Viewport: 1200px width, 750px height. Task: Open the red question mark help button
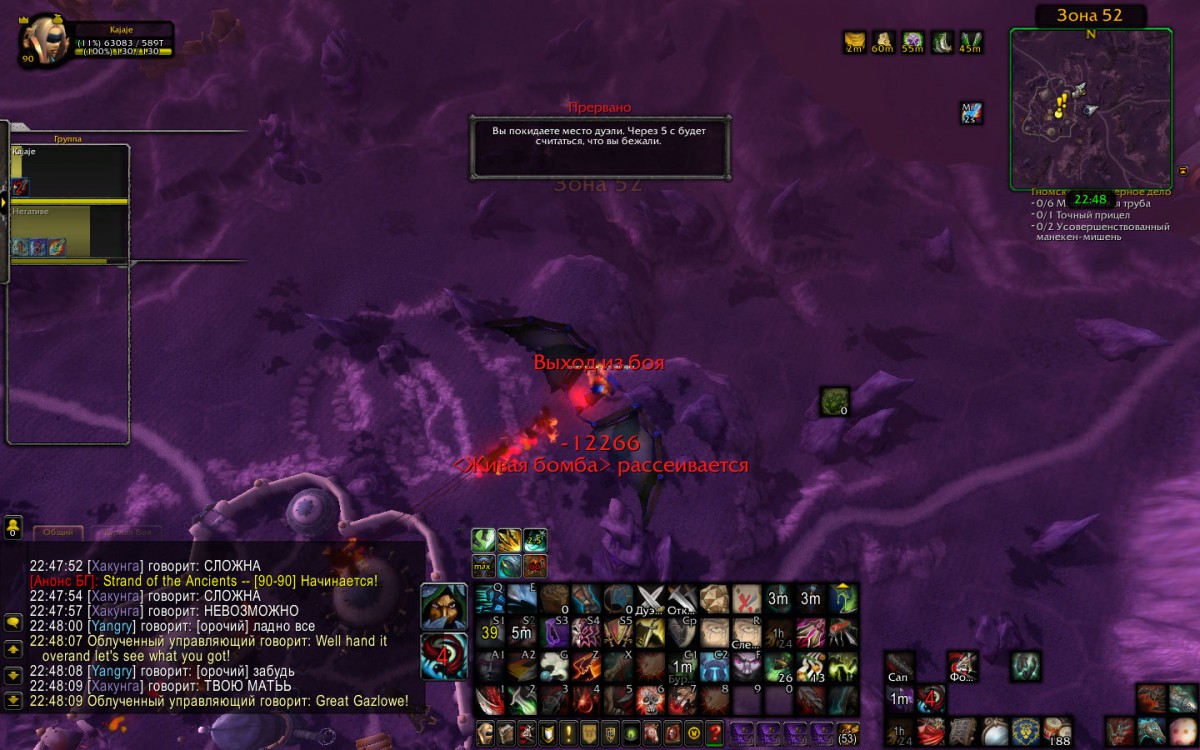pyautogui.click(x=714, y=732)
